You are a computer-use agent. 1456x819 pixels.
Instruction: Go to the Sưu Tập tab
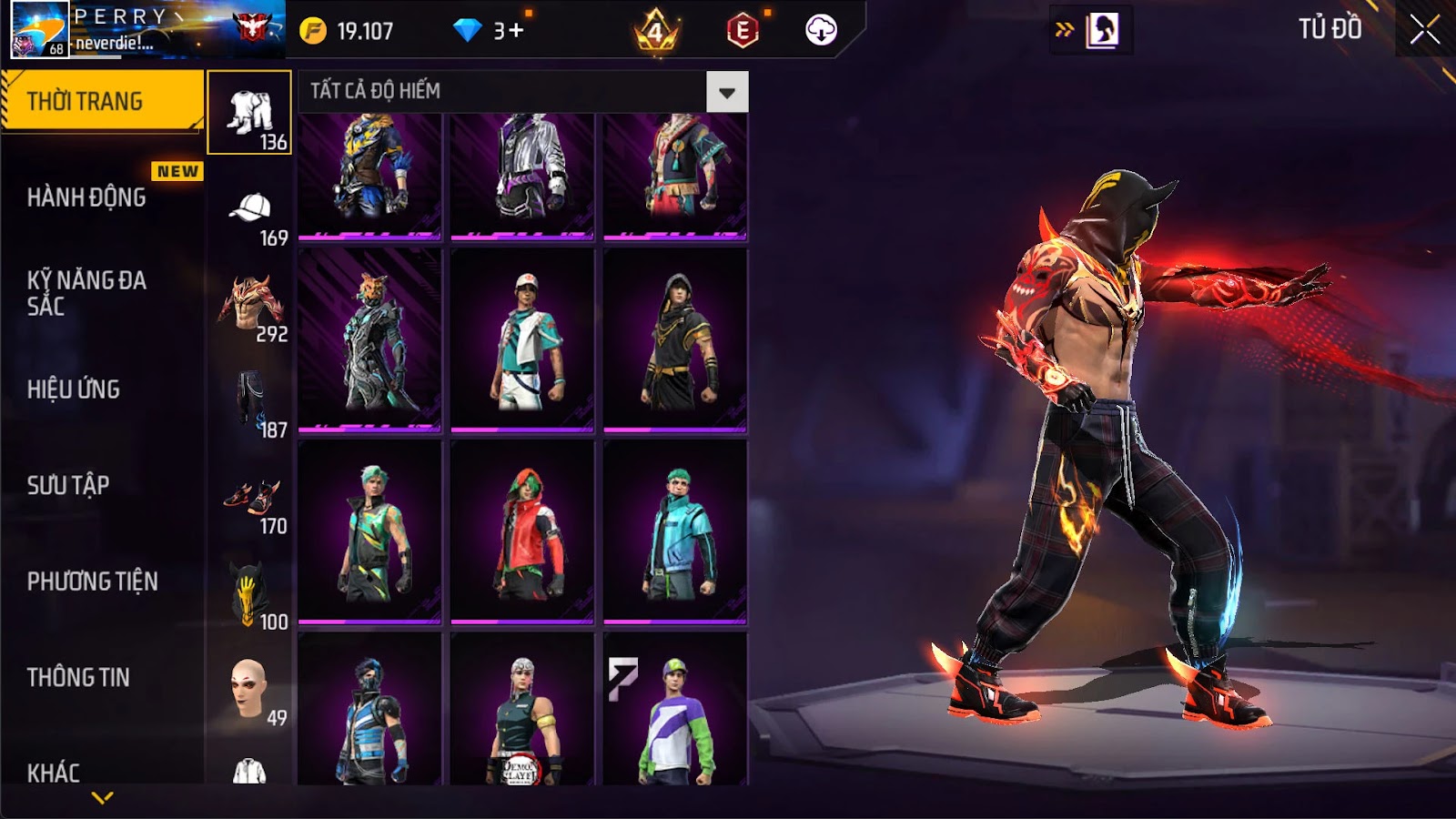coord(69,485)
